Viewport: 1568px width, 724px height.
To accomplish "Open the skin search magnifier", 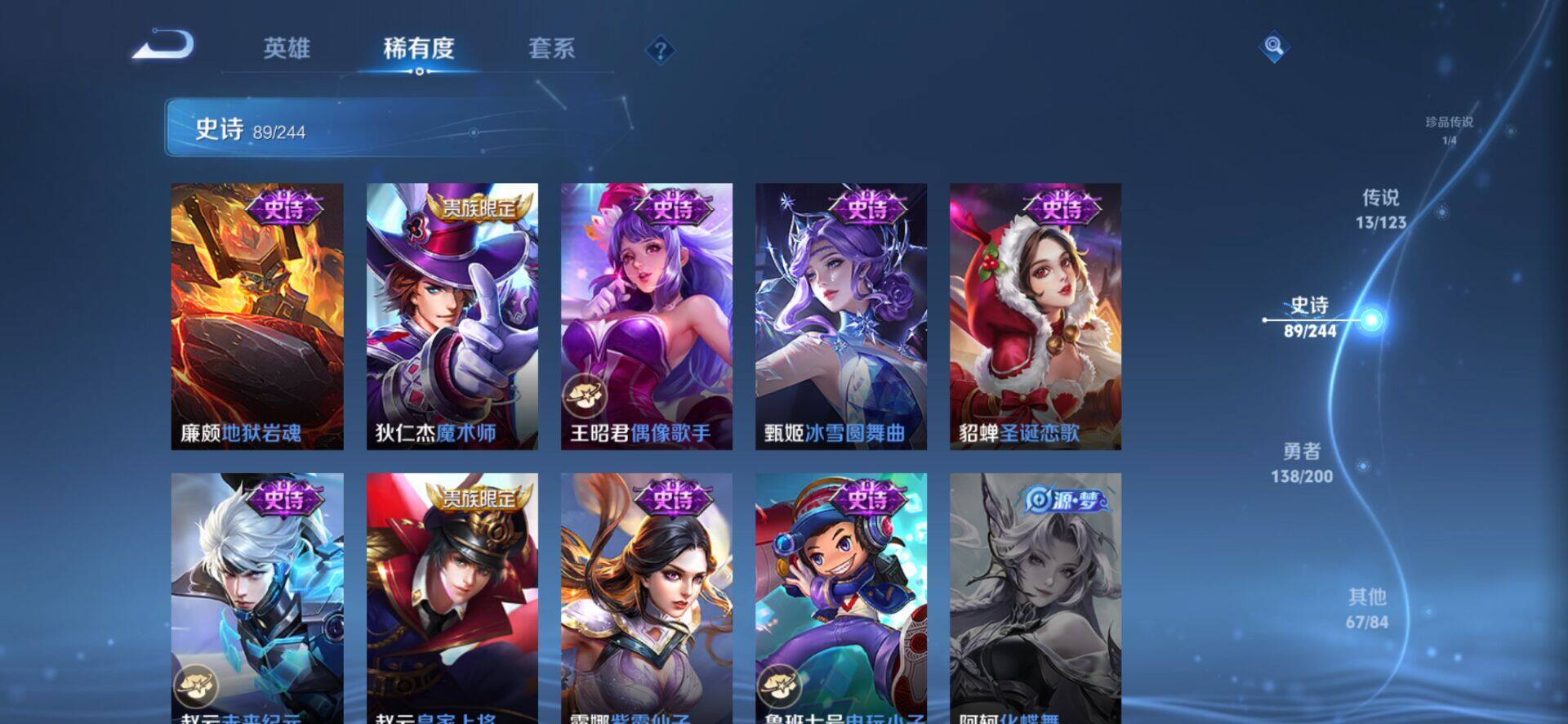I will [1273, 47].
